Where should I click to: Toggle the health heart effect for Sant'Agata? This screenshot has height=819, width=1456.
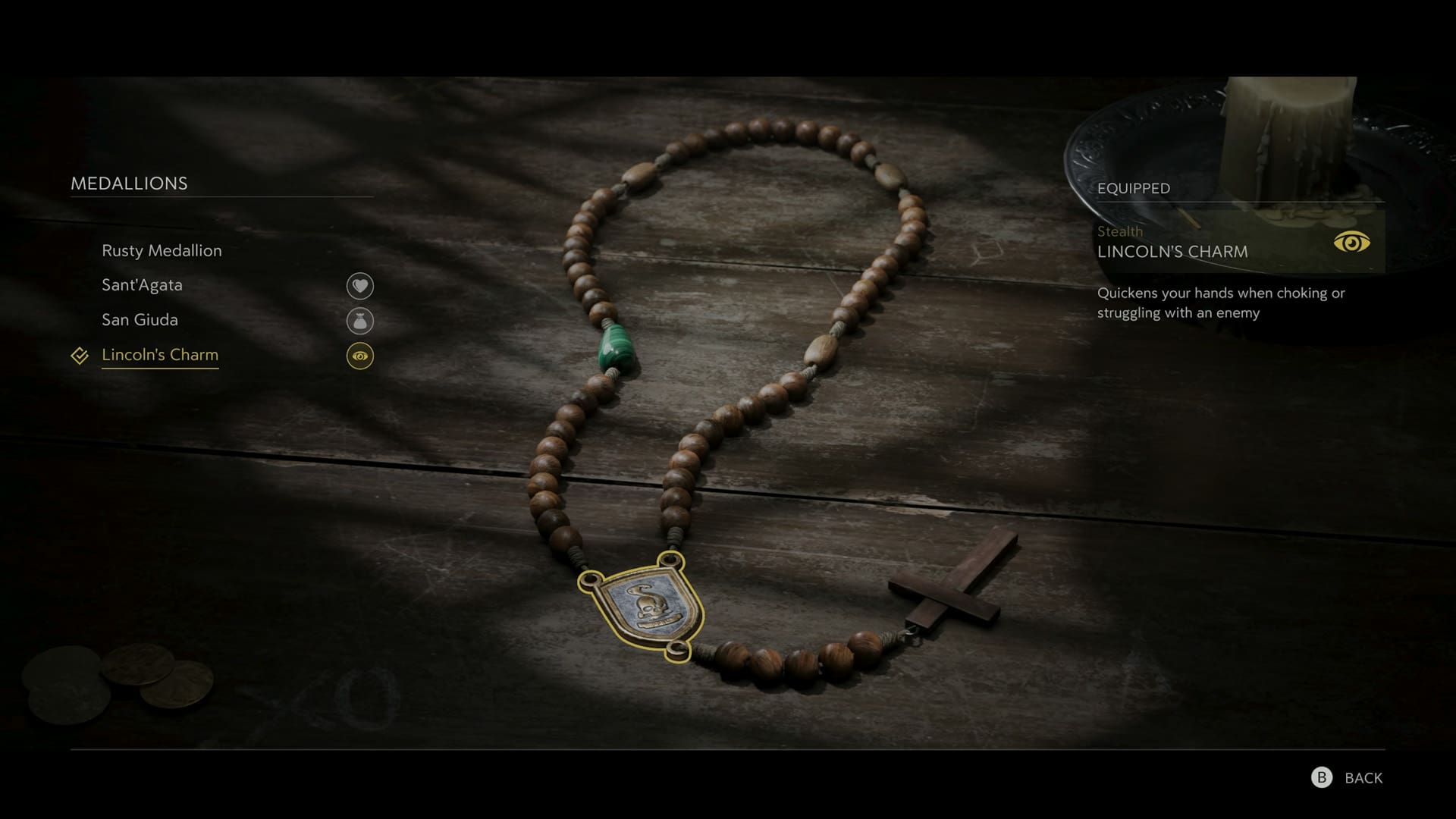point(361,286)
